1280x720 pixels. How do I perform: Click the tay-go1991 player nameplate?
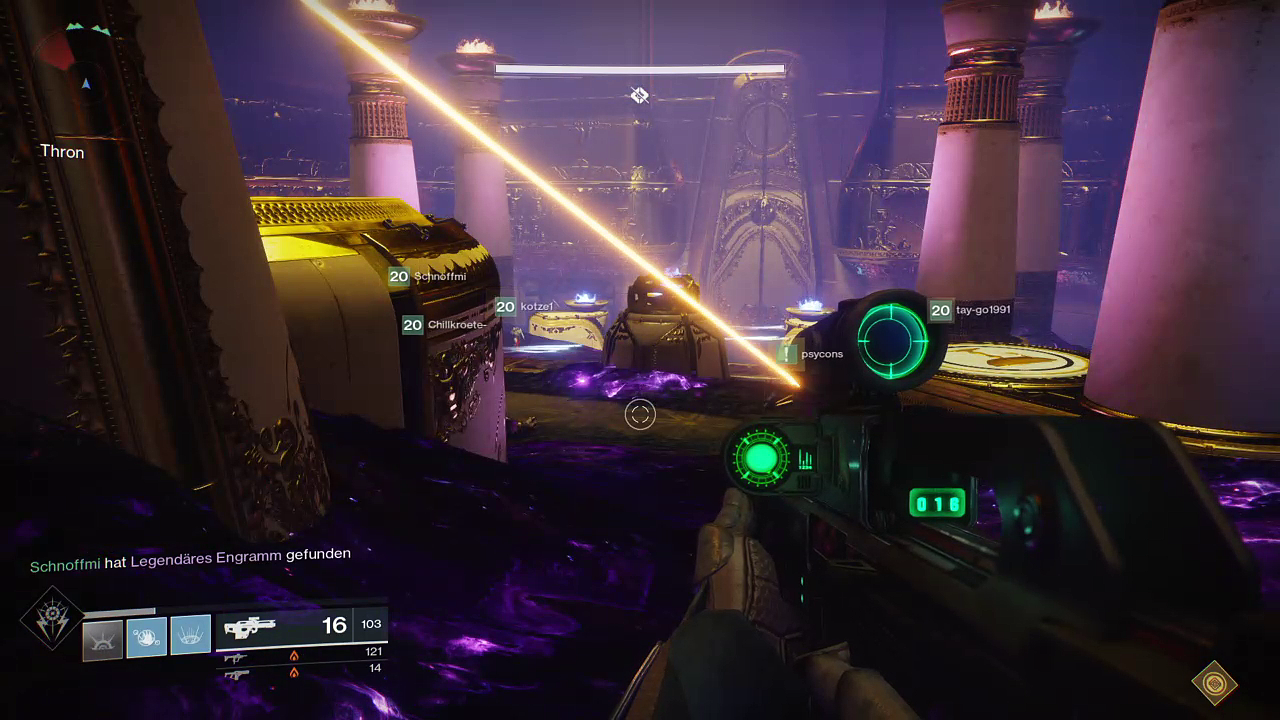[x=970, y=310]
